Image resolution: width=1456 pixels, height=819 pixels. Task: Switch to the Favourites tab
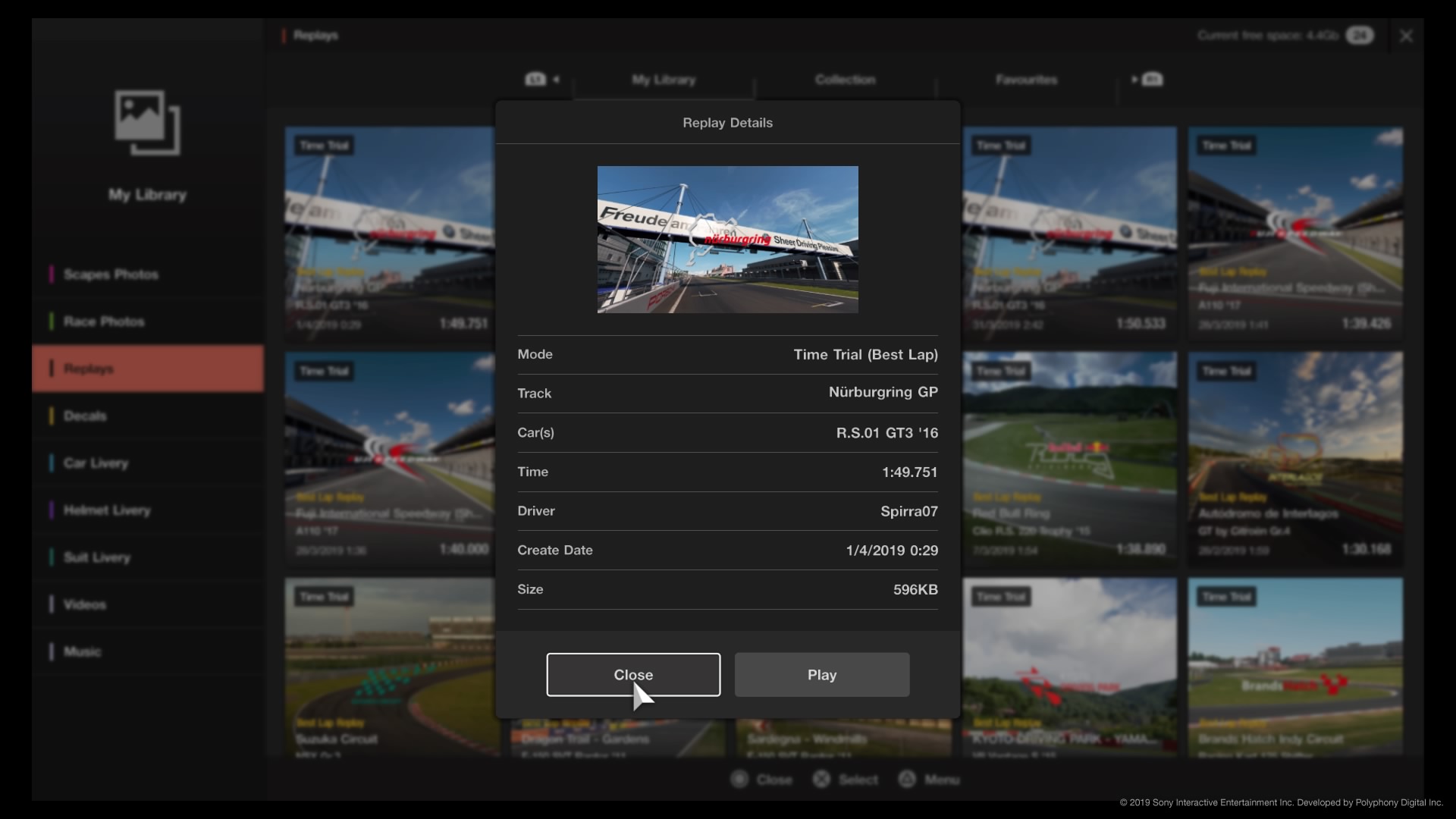1026,79
